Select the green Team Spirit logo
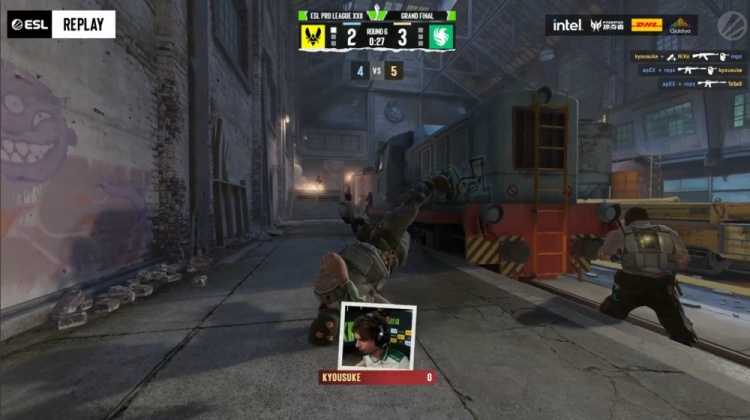750x420 pixels. point(441,37)
